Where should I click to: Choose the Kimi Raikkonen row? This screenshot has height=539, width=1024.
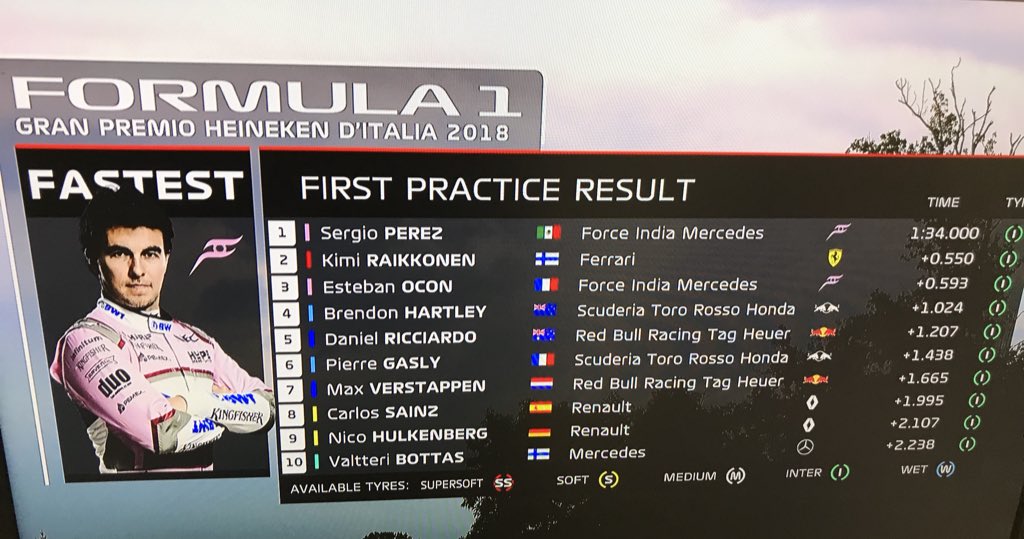(x=383, y=259)
